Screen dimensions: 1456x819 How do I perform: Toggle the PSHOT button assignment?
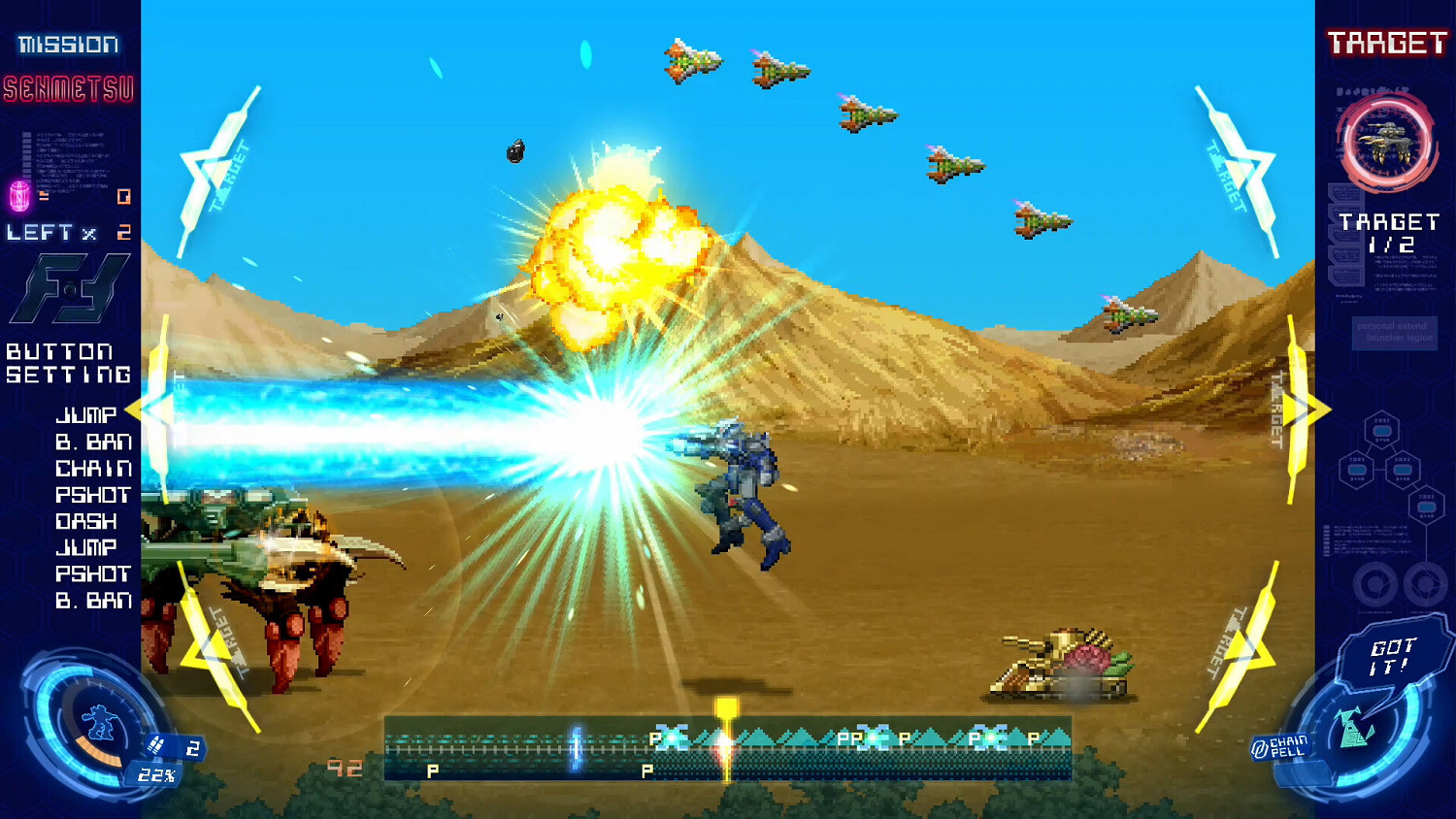click(94, 494)
